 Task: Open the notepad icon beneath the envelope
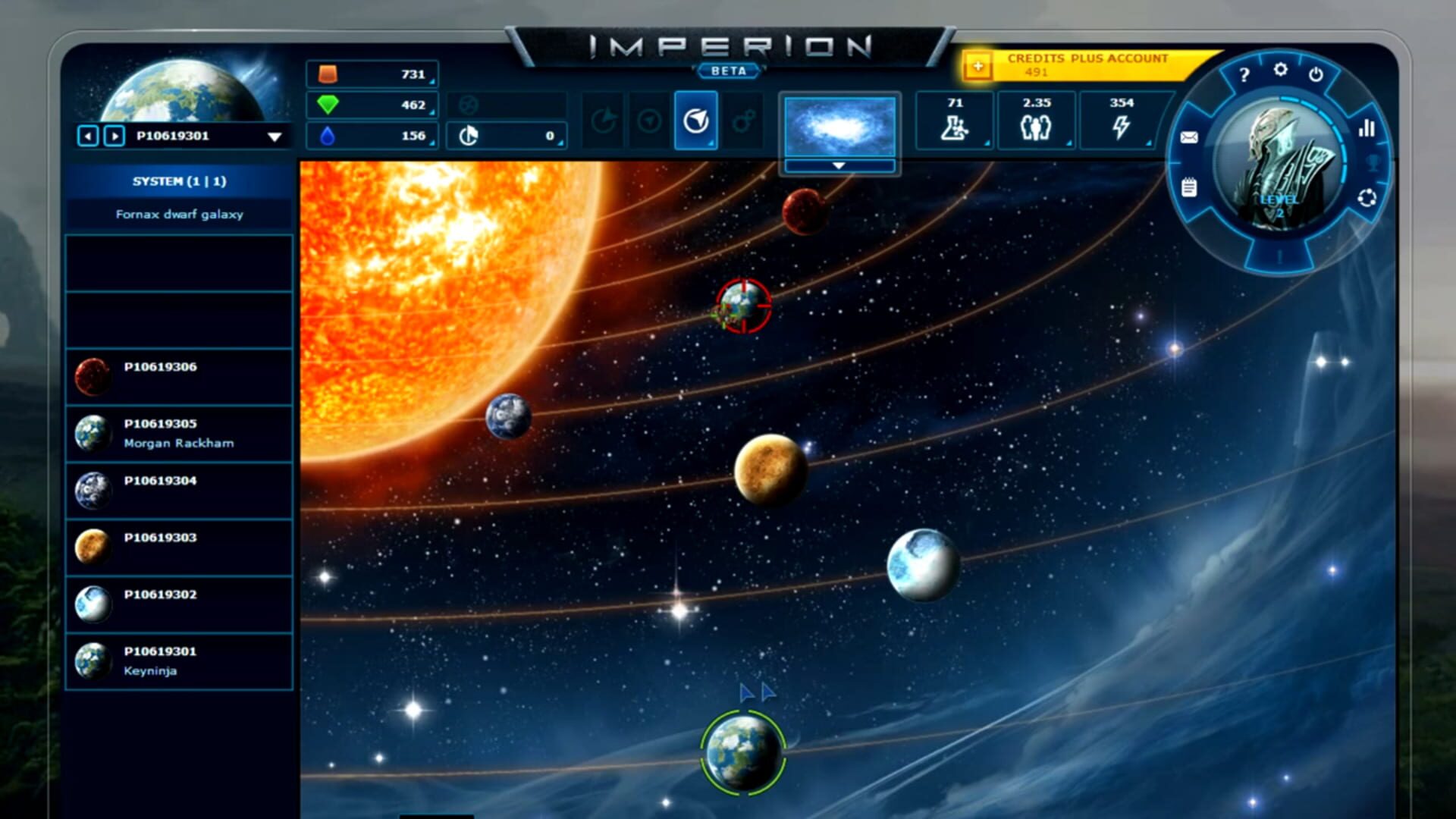pos(1191,186)
